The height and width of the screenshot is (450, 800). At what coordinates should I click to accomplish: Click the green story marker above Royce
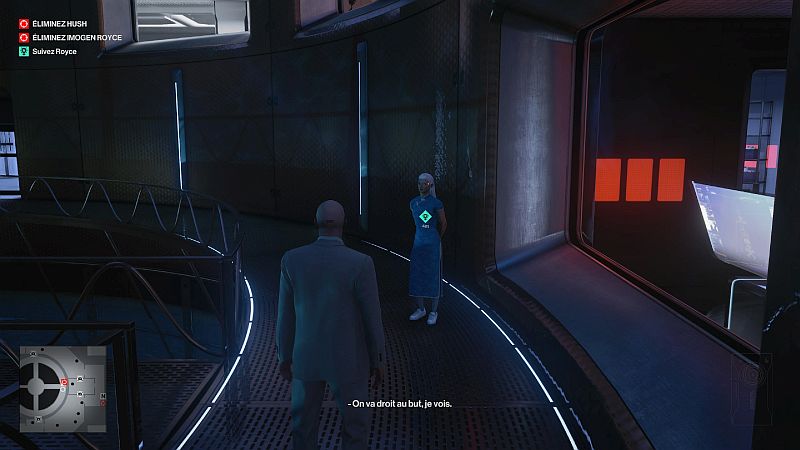click(425, 215)
